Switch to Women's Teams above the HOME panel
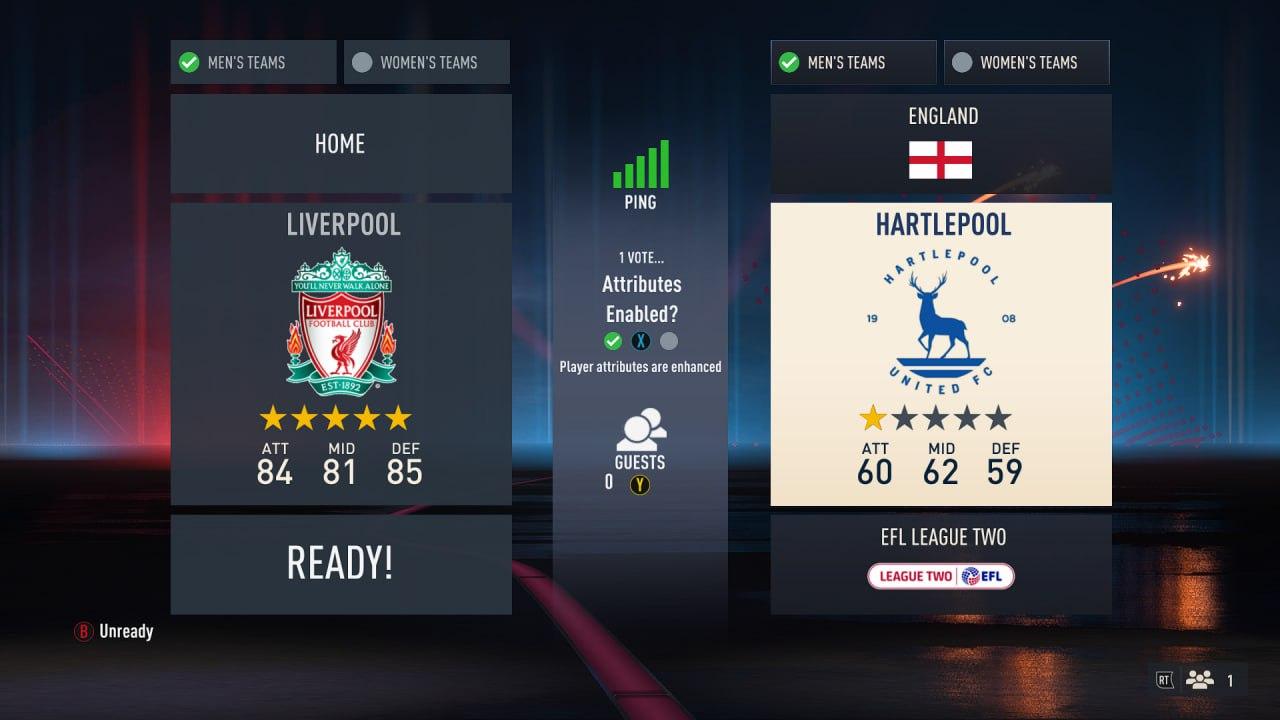The width and height of the screenshot is (1280, 720). (427, 62)
